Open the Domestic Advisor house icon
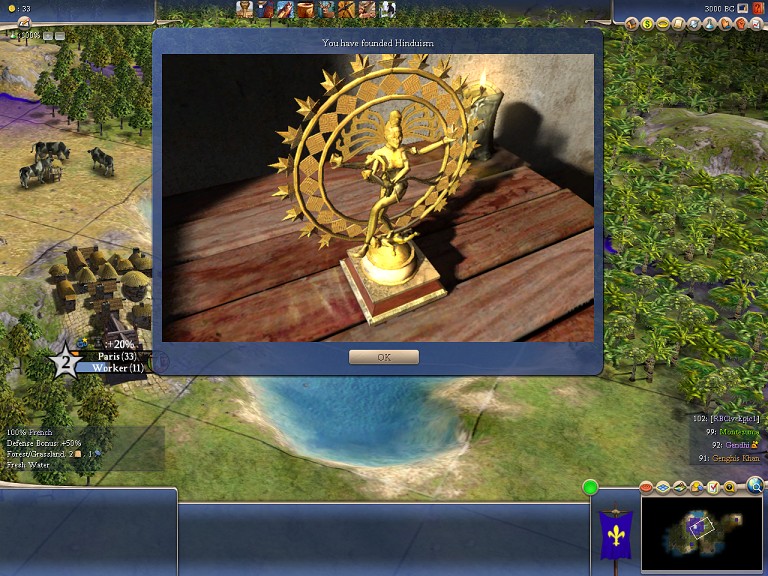This screenshot has height=576, width=768. pos(632,23)
